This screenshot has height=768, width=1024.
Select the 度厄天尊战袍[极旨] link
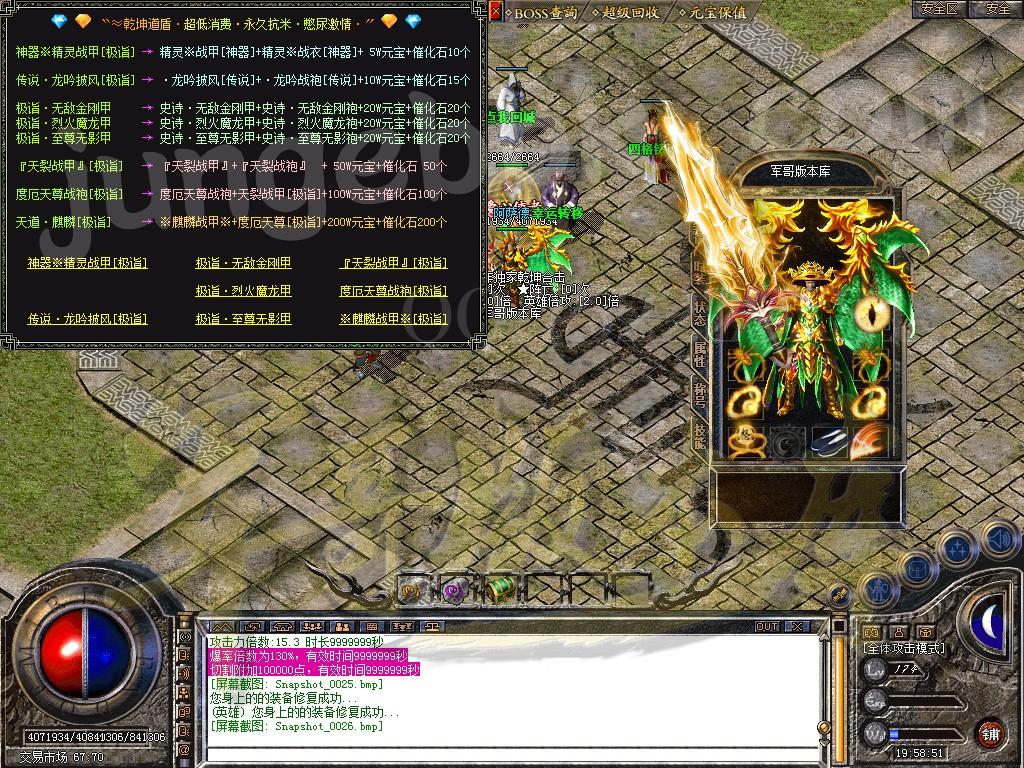point(394,291)
